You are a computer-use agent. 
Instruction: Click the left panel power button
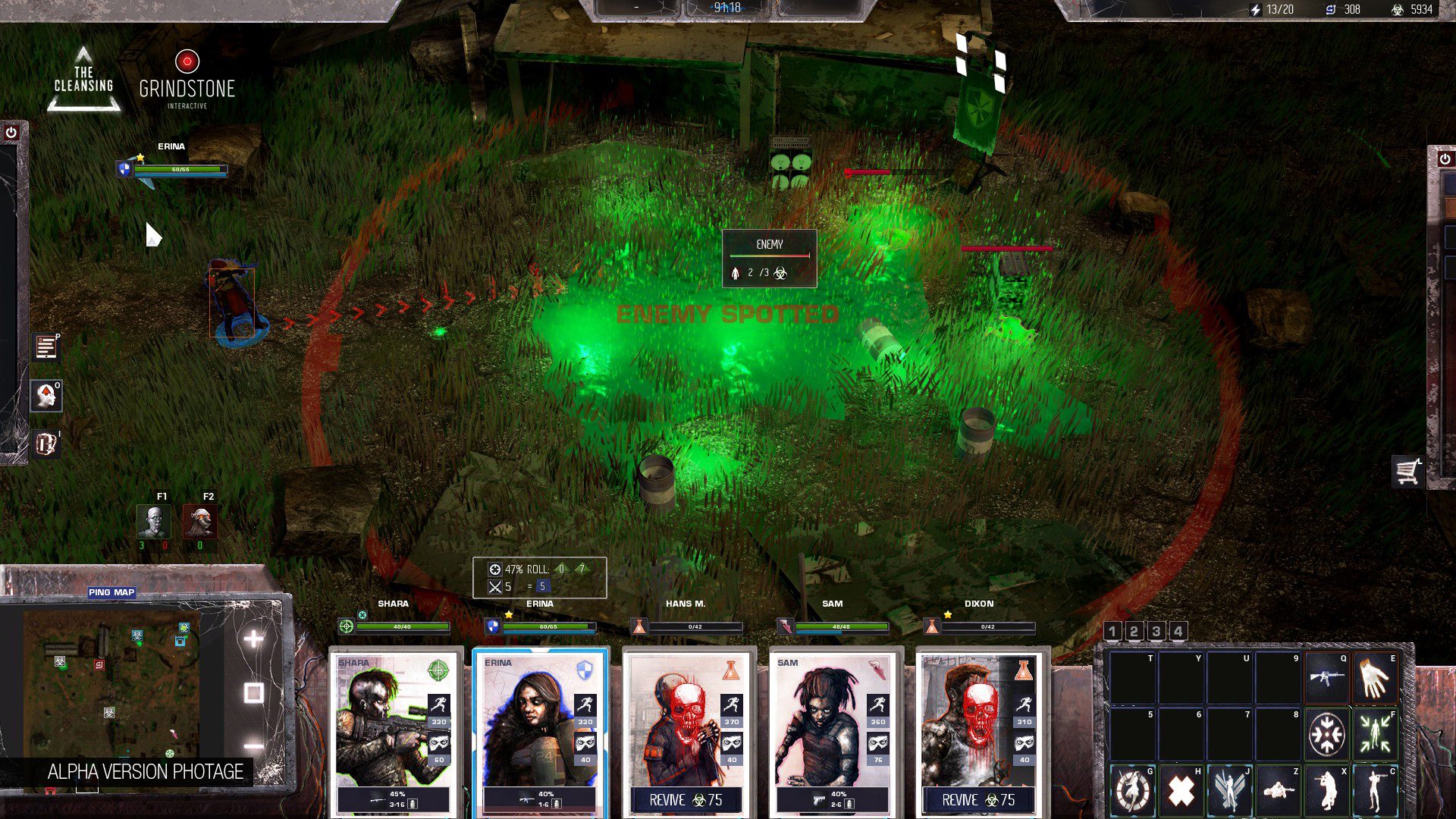tap(11, 133)
